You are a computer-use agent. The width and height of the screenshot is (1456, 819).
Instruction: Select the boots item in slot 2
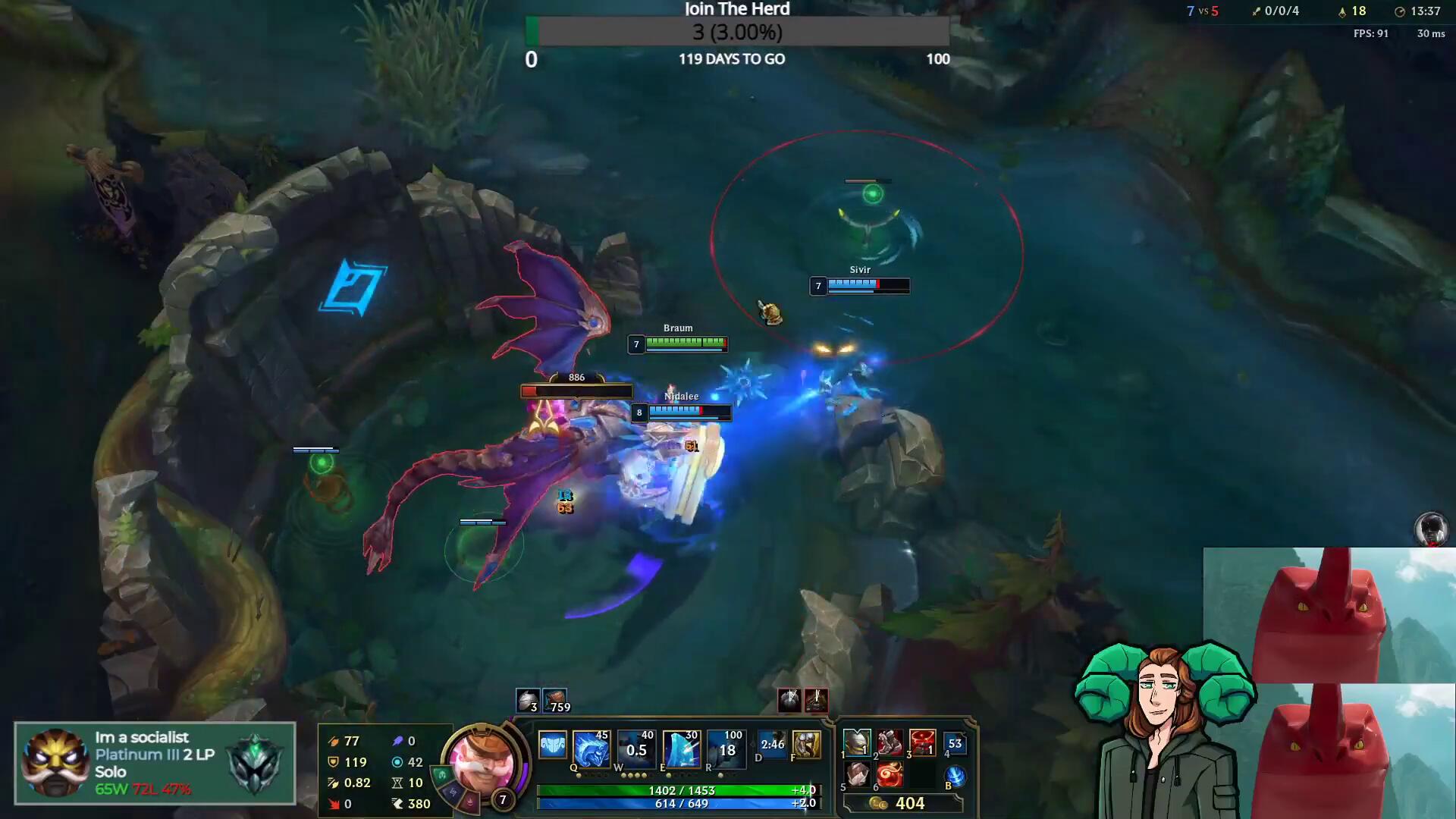click(x=890, y=742)
